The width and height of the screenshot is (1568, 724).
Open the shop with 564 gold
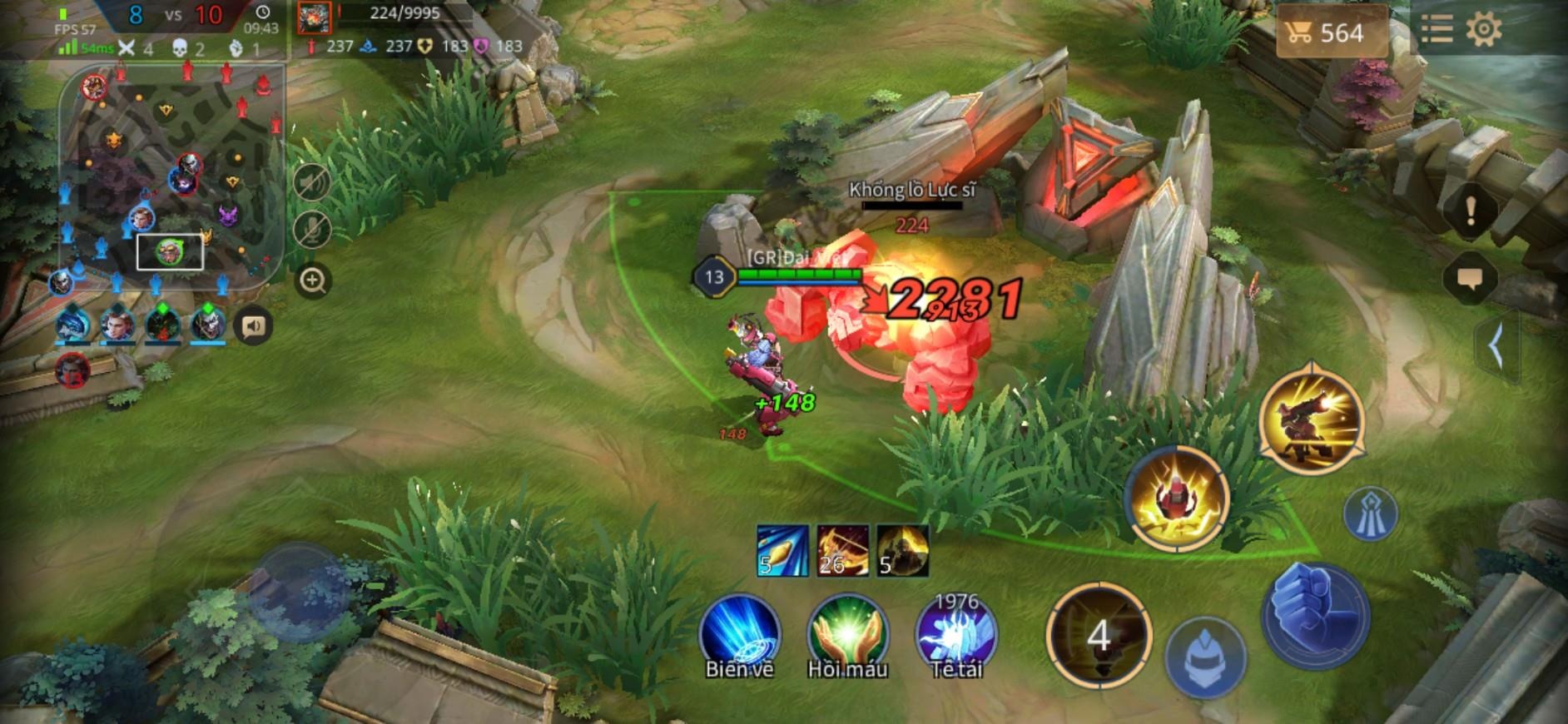(x=1329, y=32)
